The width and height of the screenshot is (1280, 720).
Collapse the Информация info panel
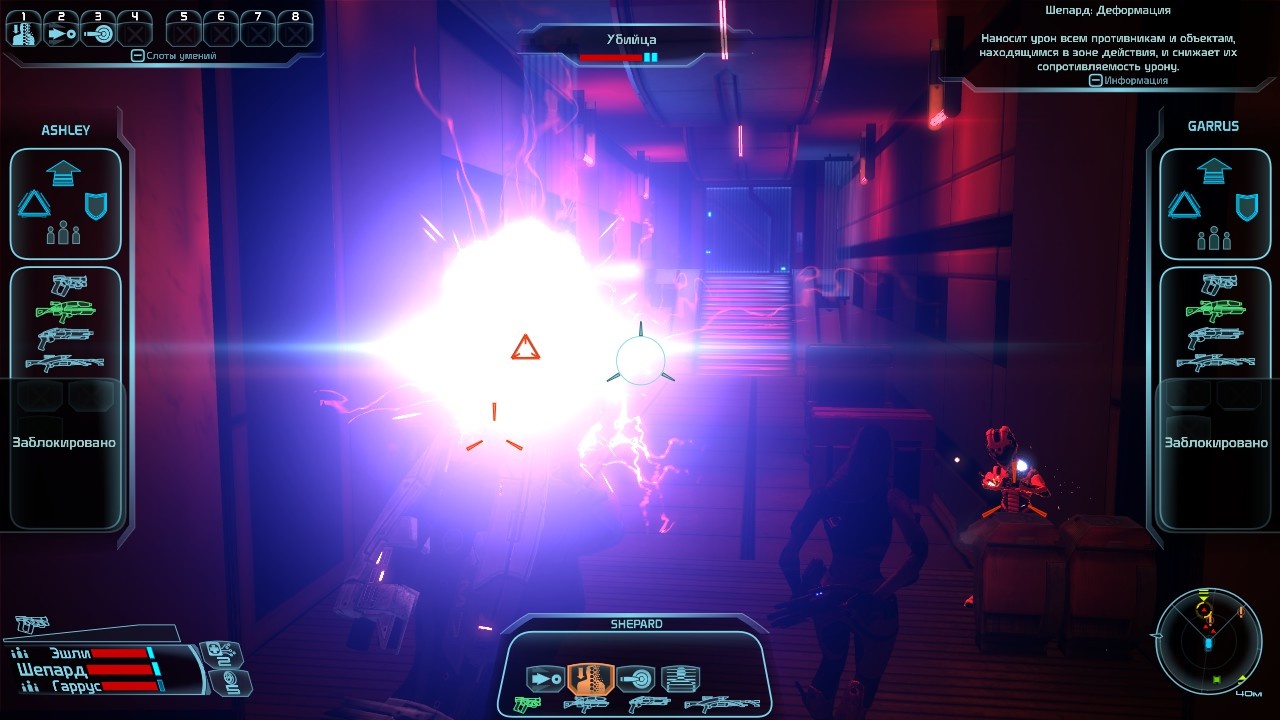click(x=1096, y=80)
